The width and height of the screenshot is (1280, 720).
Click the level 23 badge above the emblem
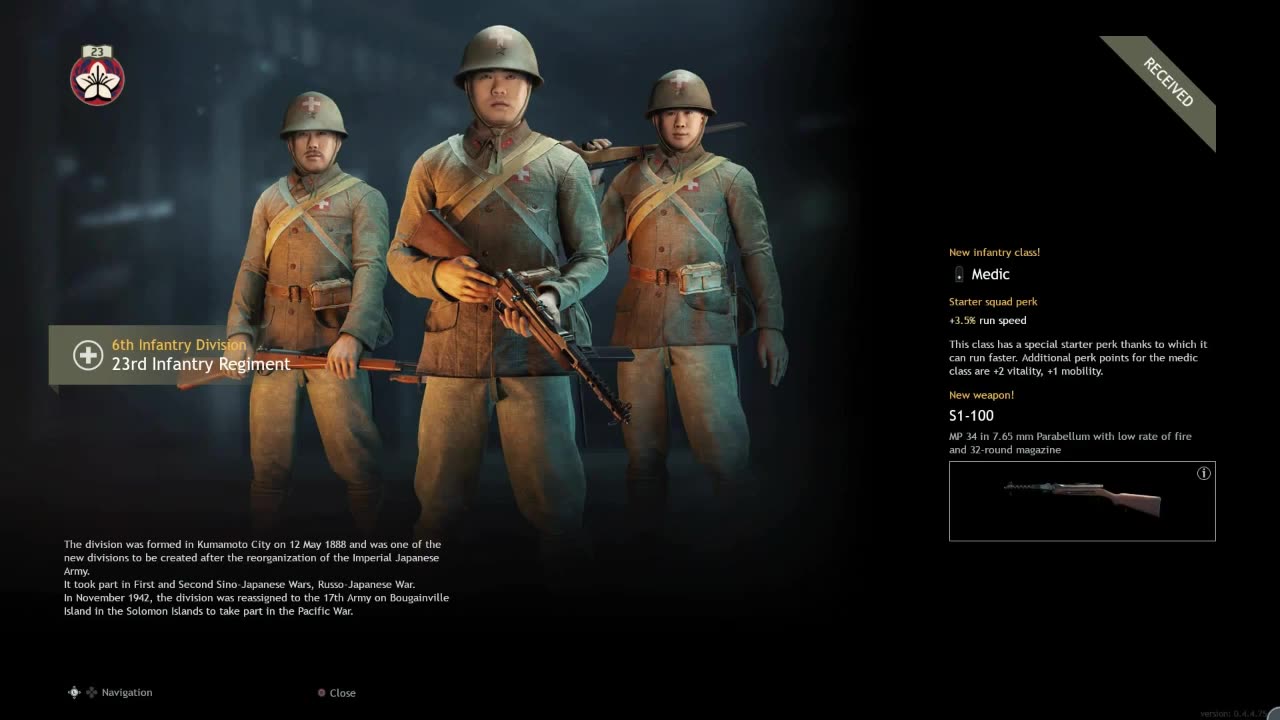click(96, 50)
